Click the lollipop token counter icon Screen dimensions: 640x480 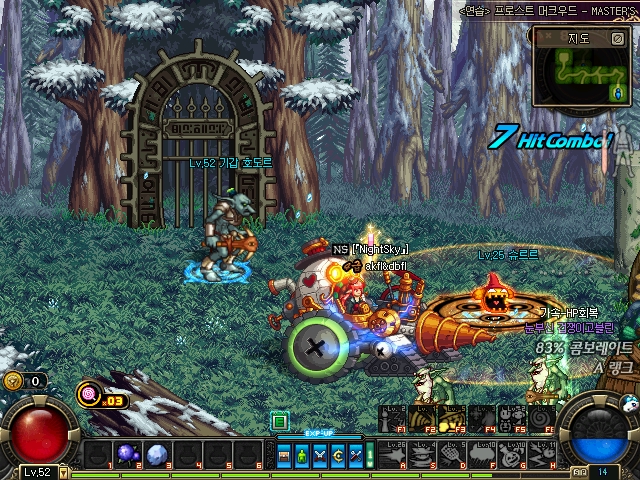click(90, 394)
